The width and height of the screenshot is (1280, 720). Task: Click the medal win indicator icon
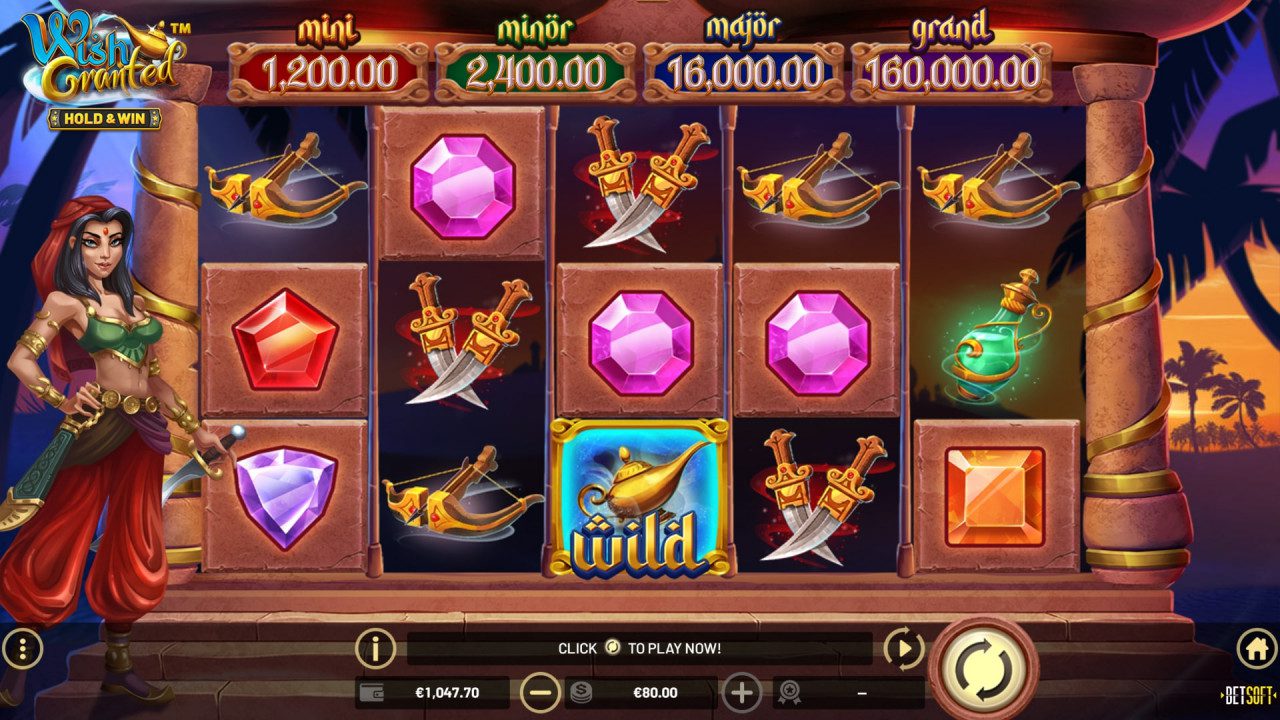790,691
